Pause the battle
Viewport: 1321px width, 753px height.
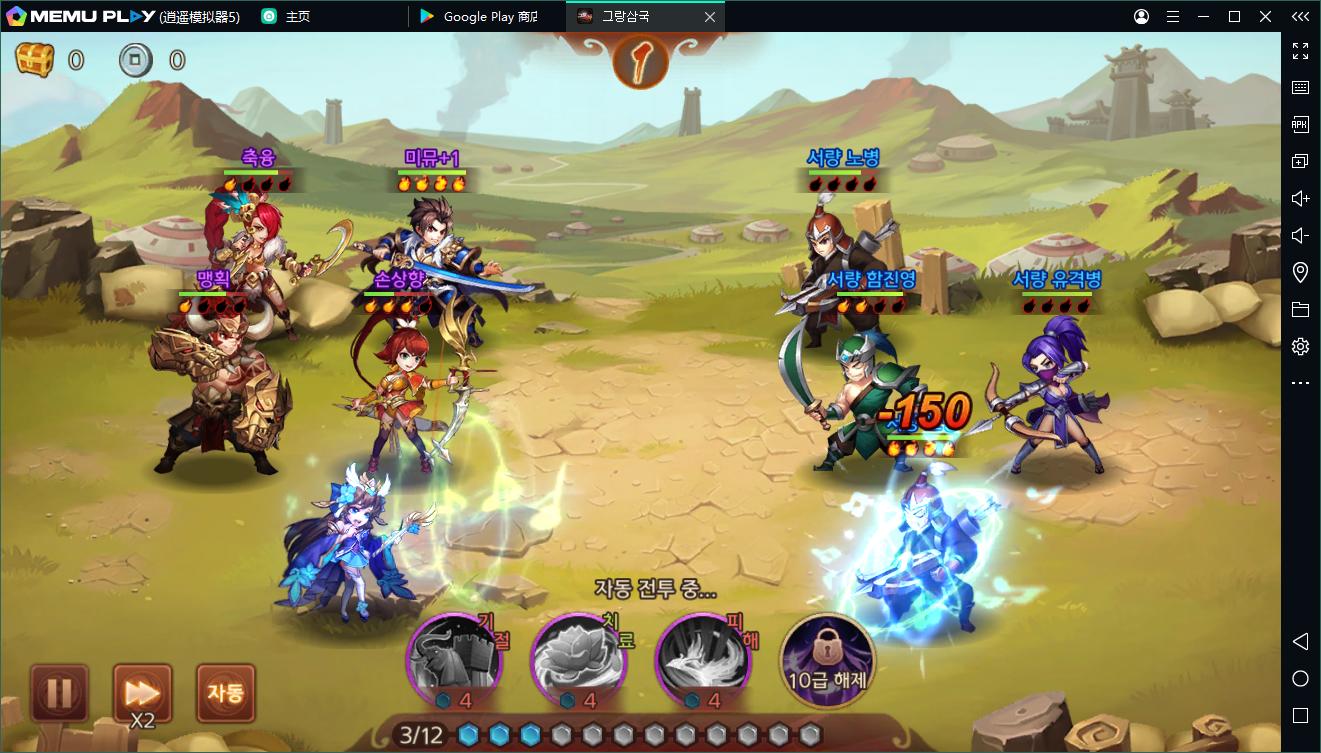pyautogui.click(x=60, y=692)
